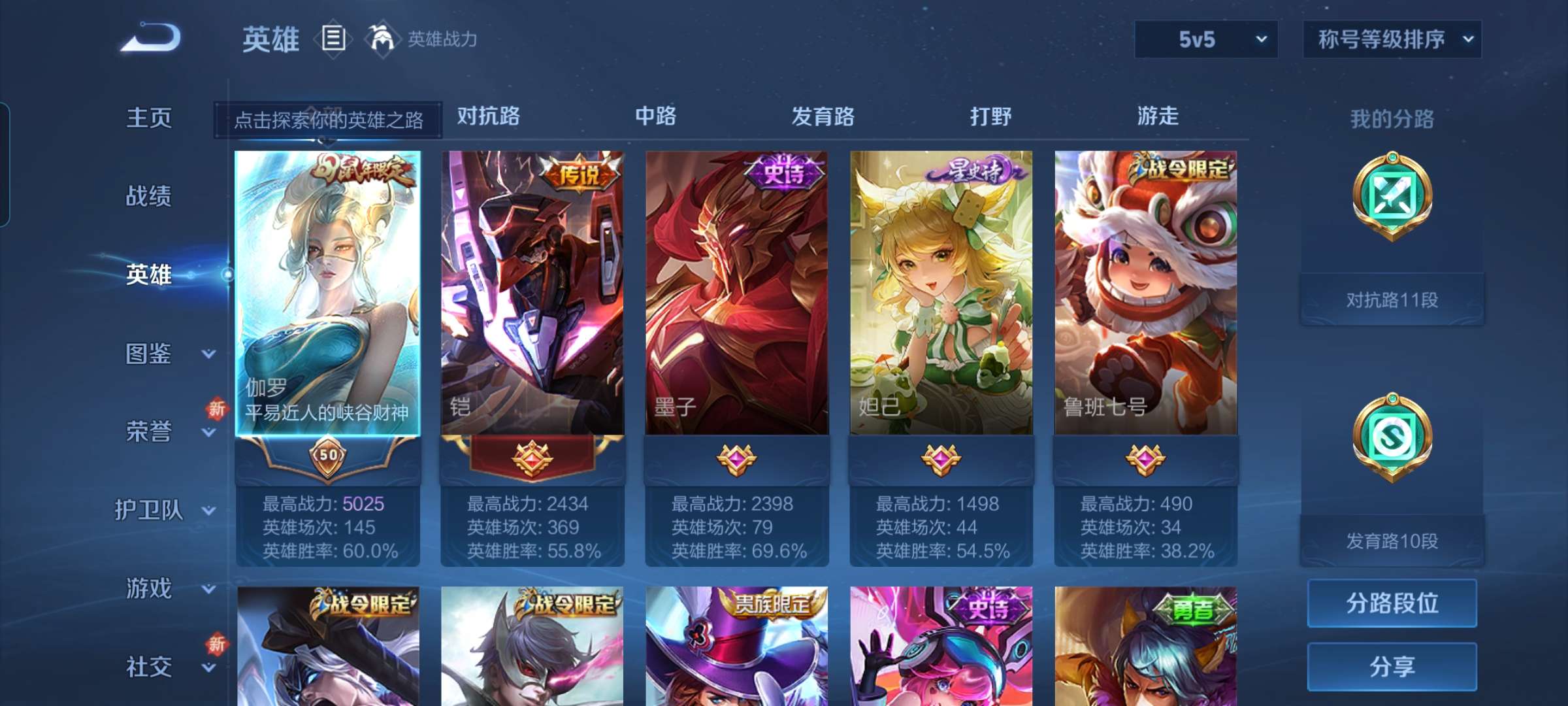Click the rank emblem under 铠

point(532,458)
